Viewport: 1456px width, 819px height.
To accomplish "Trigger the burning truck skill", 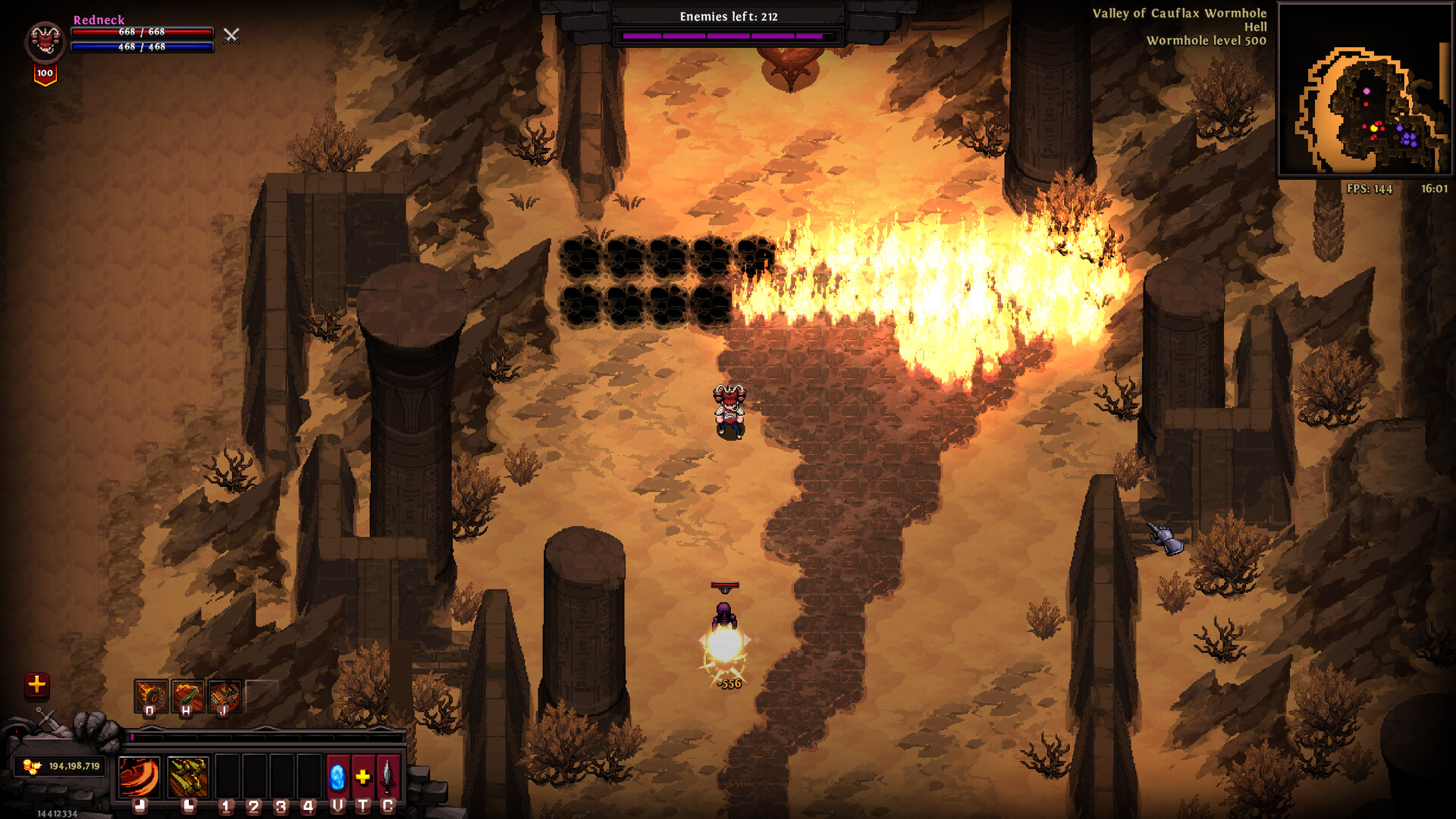I will point(224,696).
